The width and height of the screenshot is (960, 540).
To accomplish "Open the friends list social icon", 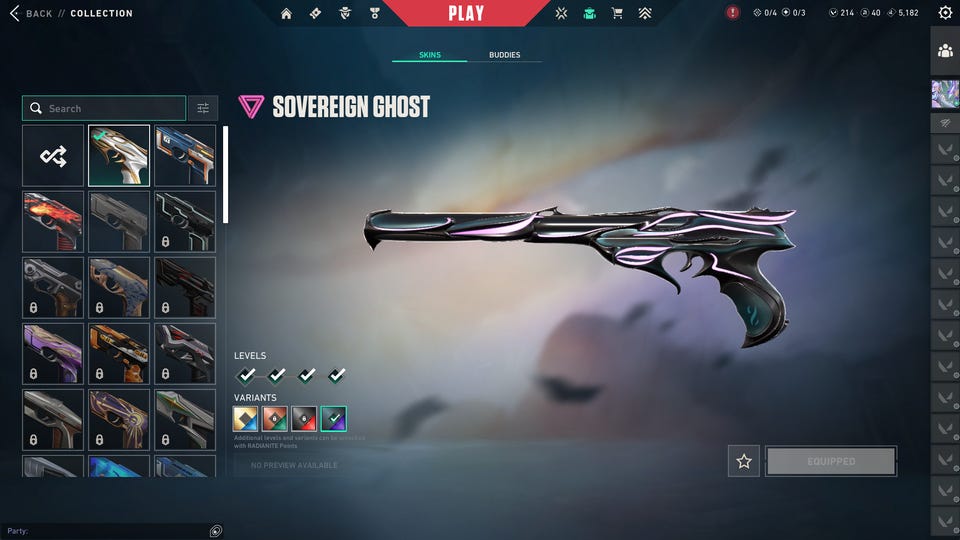I will 945,50.
